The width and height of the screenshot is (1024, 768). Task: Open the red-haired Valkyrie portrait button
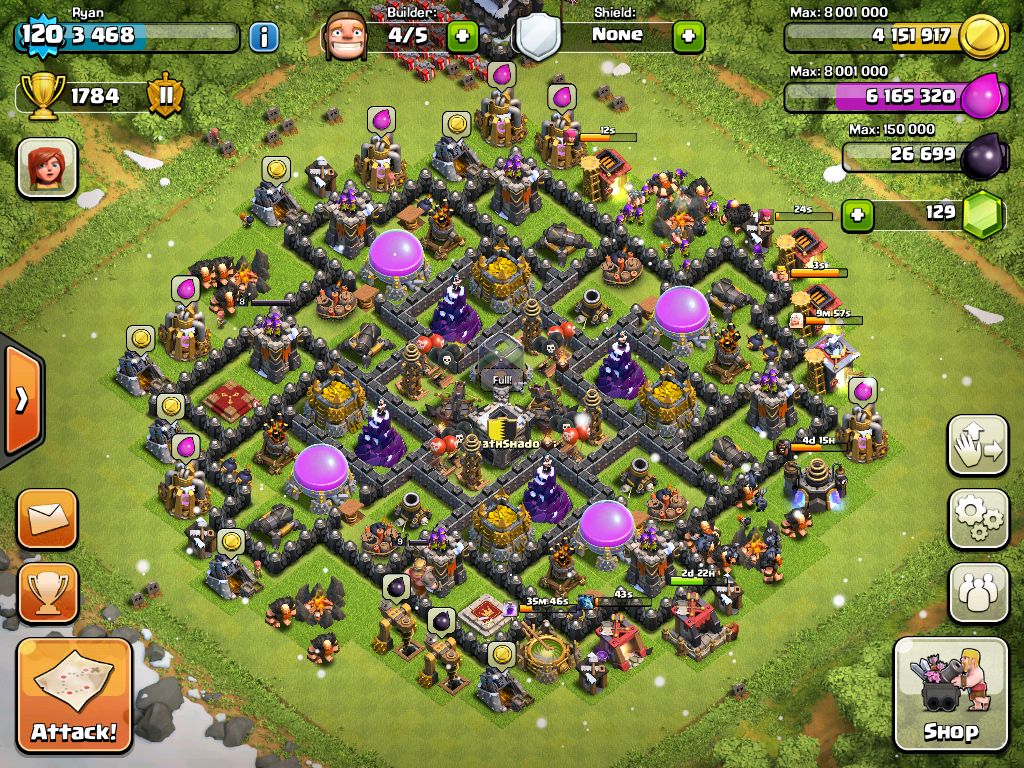coord(47,167)
